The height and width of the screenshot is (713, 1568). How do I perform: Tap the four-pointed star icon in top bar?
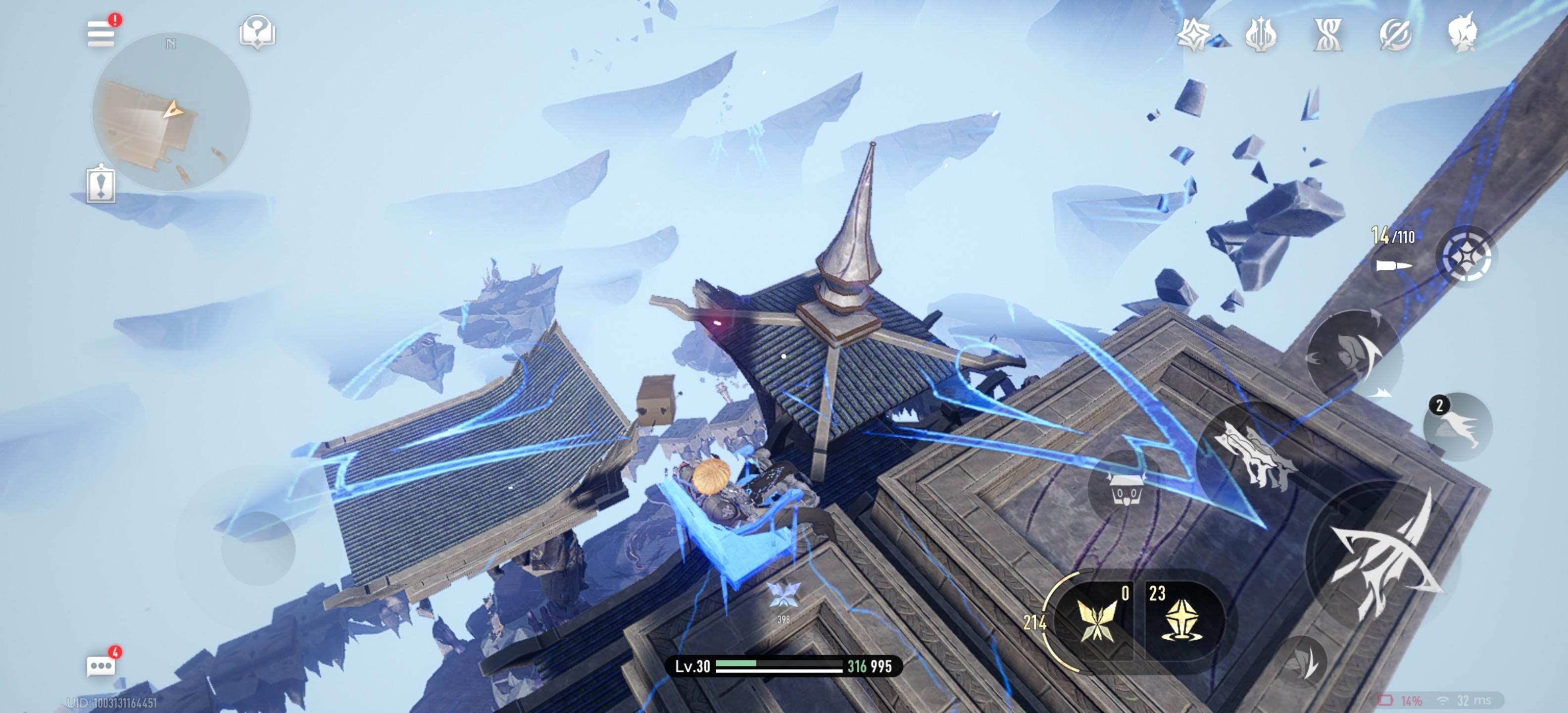(x=1193, y=34)
